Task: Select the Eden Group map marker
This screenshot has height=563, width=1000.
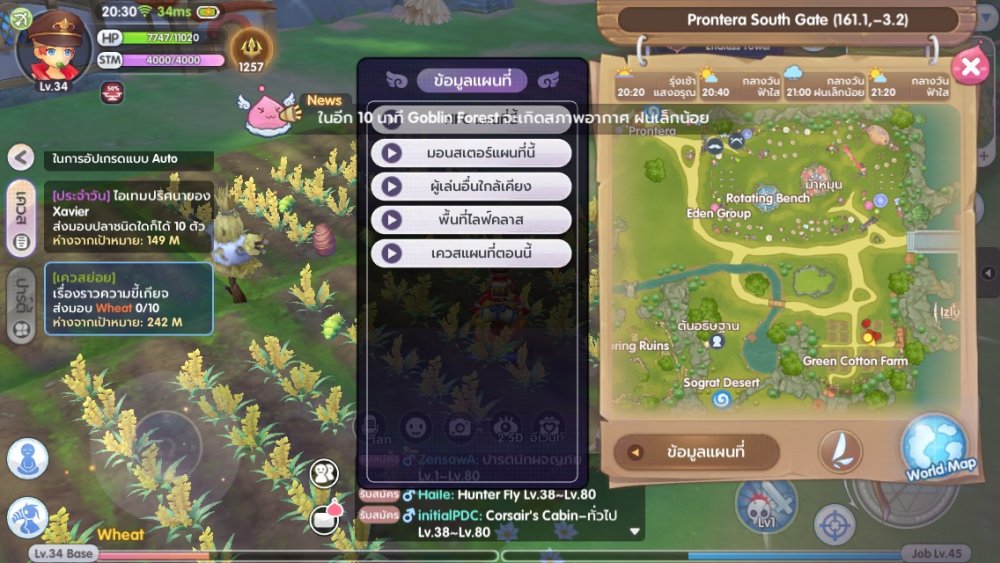Action: (718, 214)
